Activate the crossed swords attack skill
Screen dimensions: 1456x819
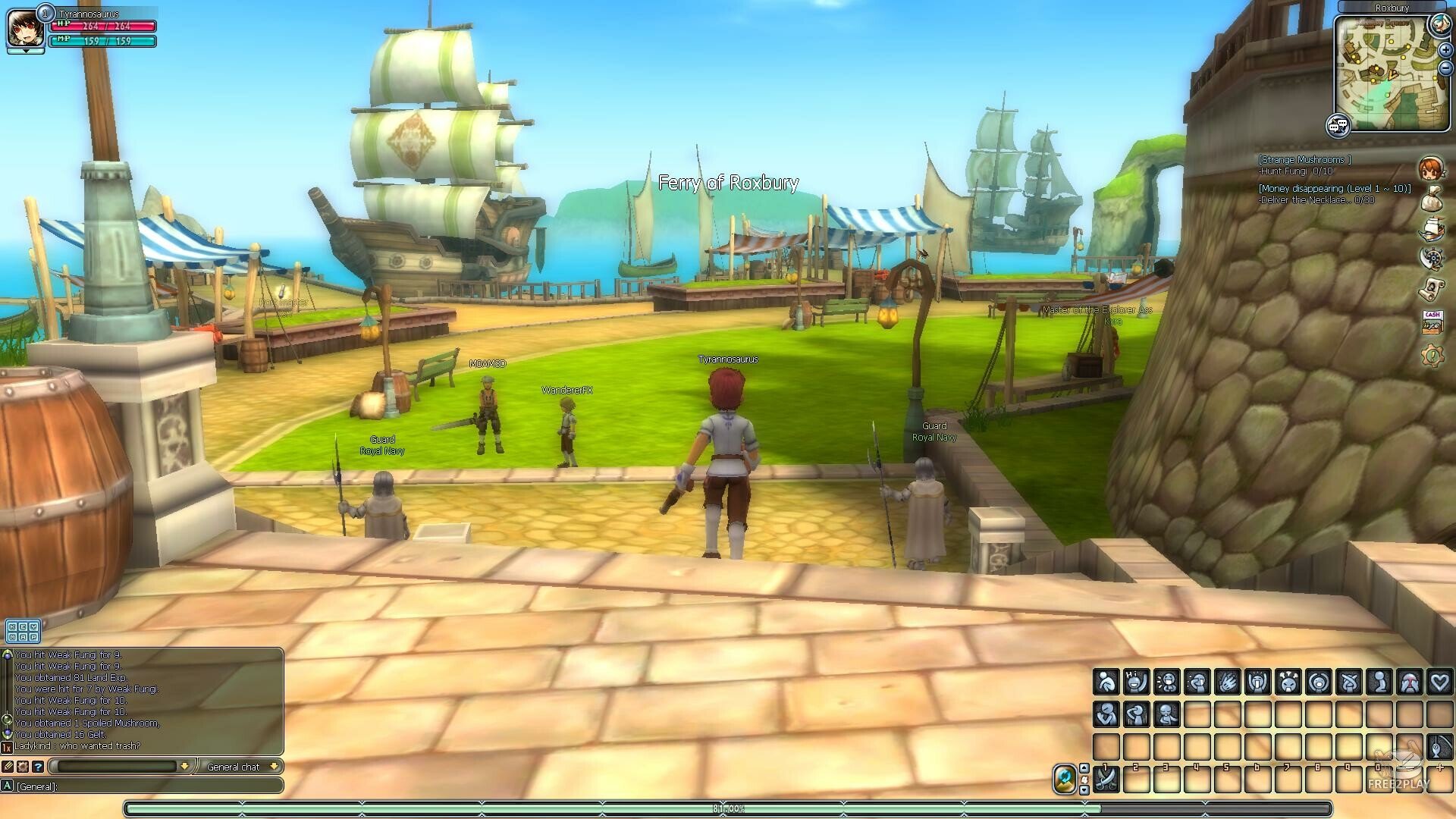pos(1106,779)
